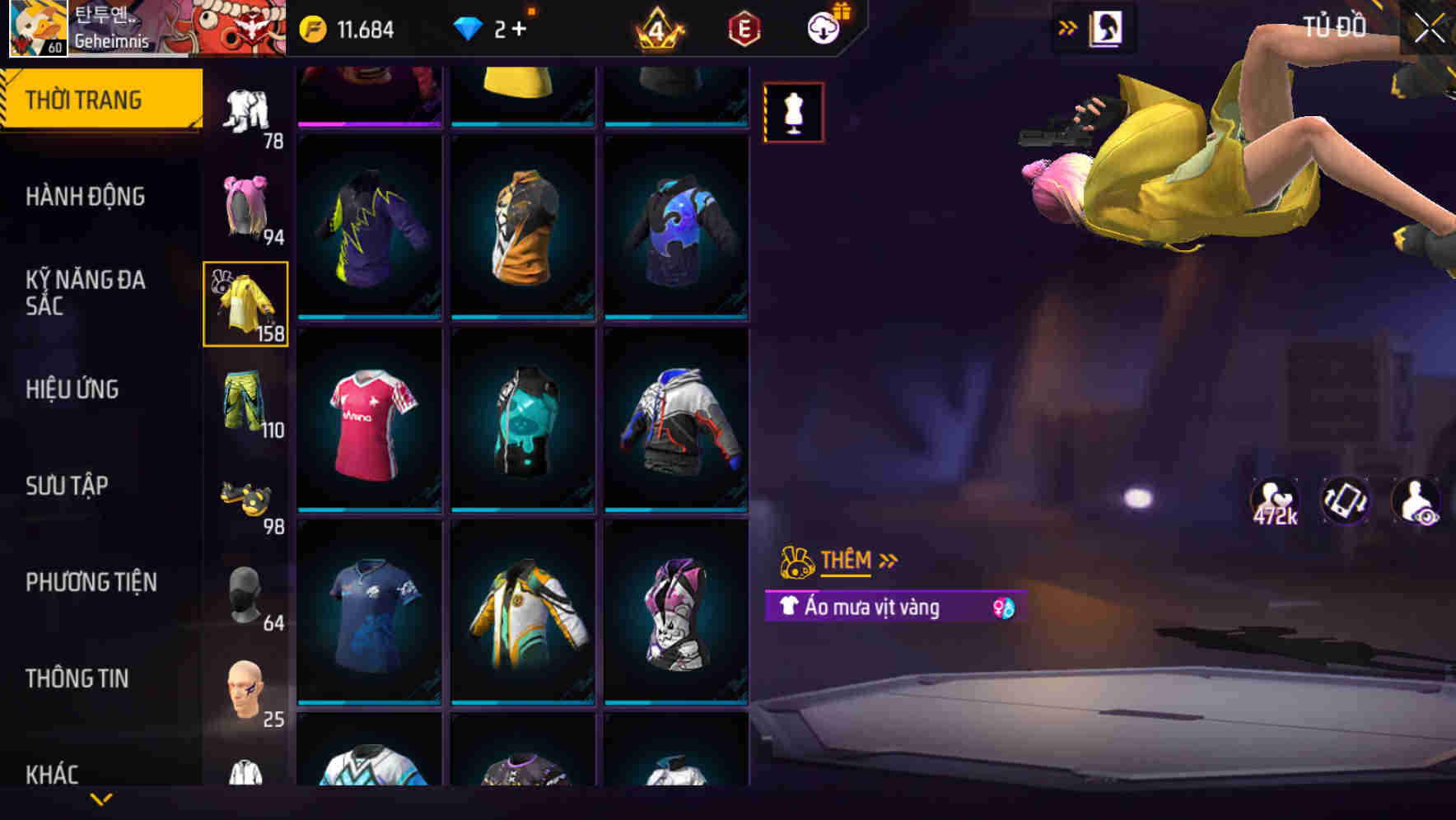Select the yellow raincoat category thumbnail
The width and height of the screenshot is (1456, 820).
(245, 301)
